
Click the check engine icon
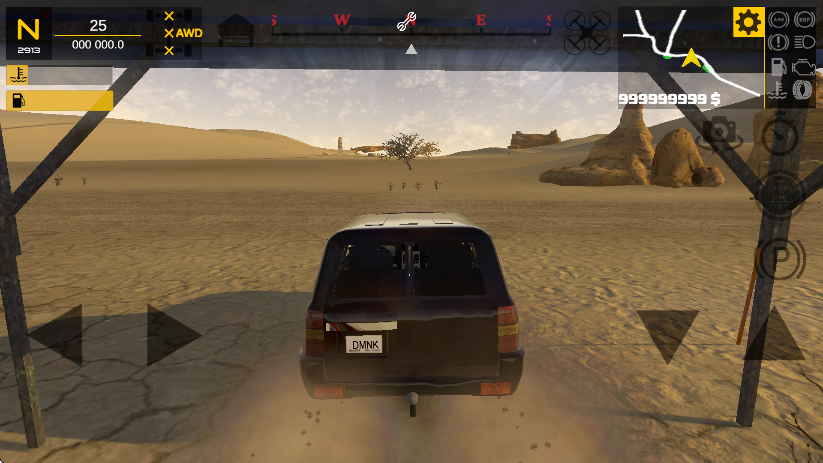(x=802, y=66)
